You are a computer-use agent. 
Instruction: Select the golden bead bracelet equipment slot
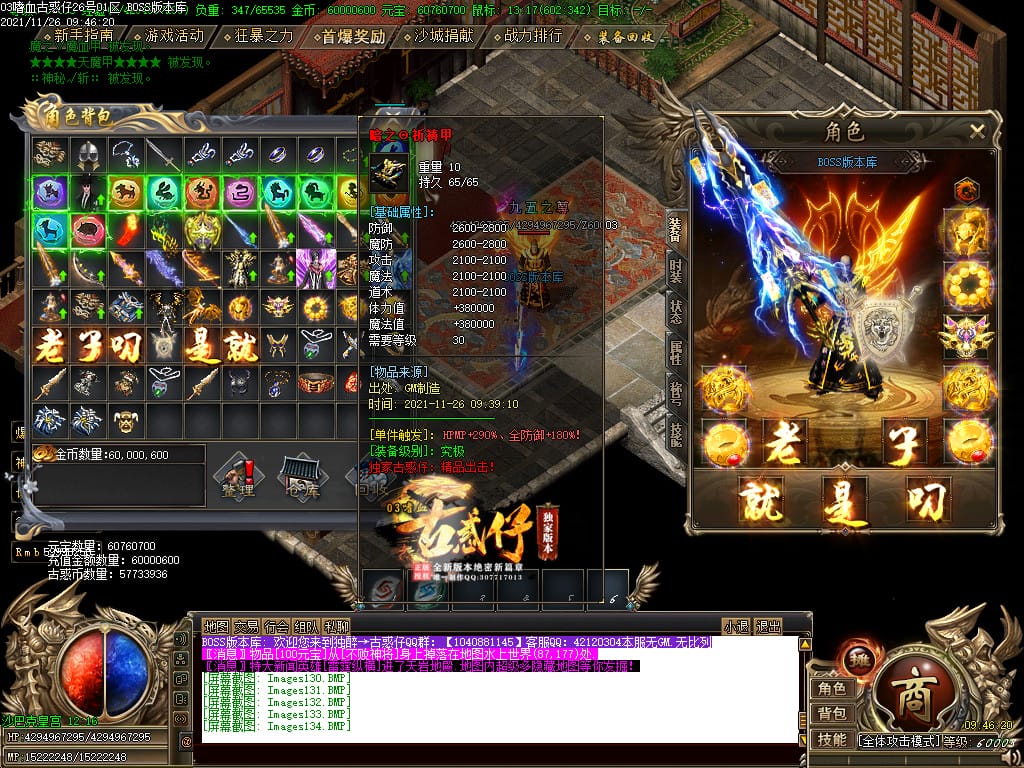click(x=965, y=284)
